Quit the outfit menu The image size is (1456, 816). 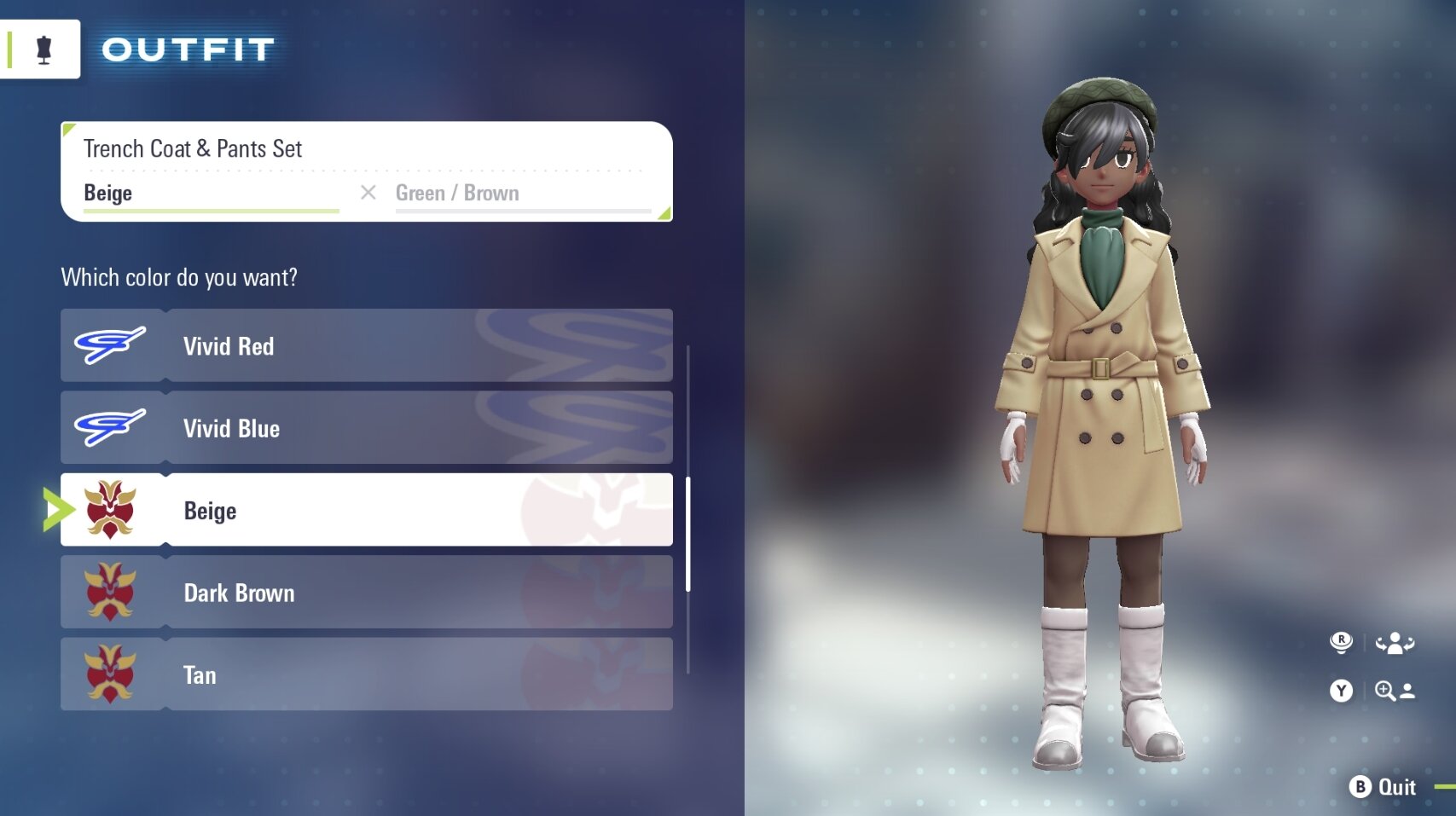tap(1383, 787)
